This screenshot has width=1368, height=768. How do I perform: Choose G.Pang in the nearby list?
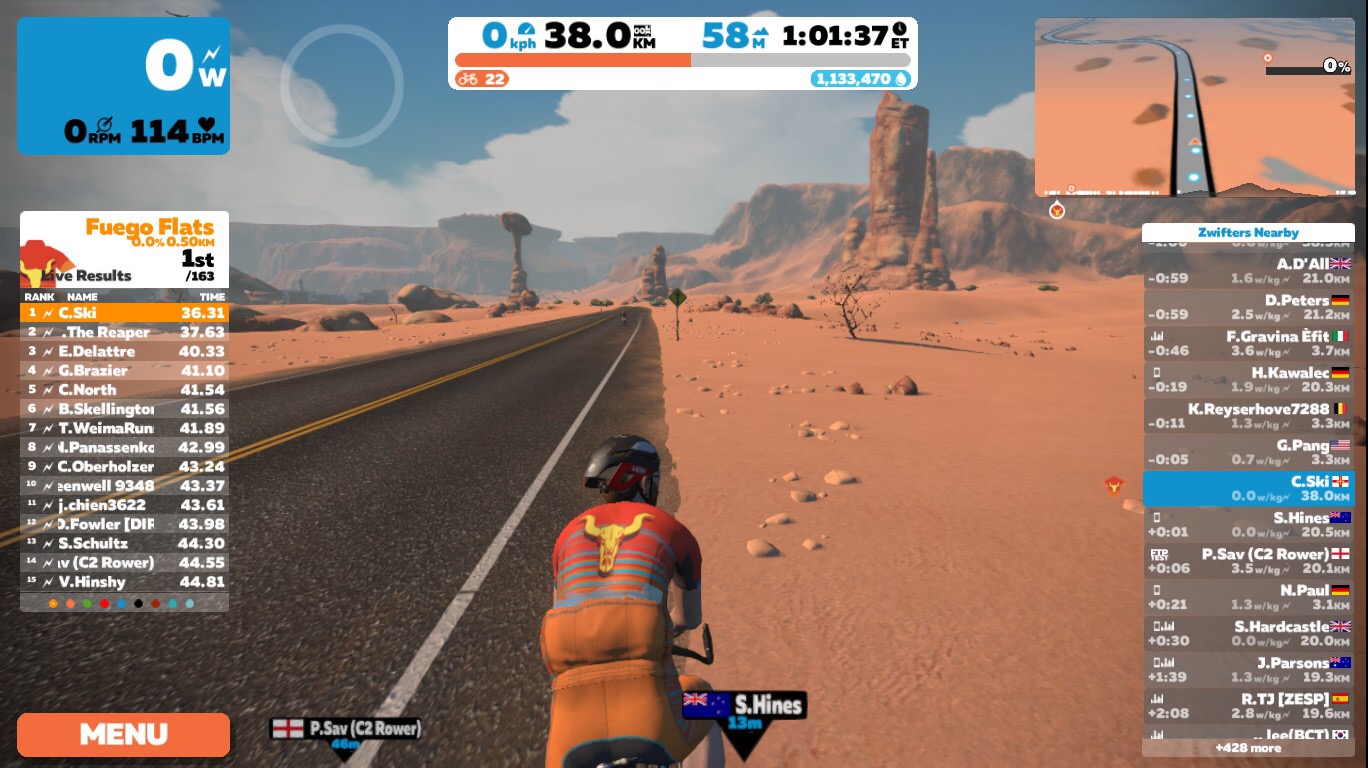1248,452
